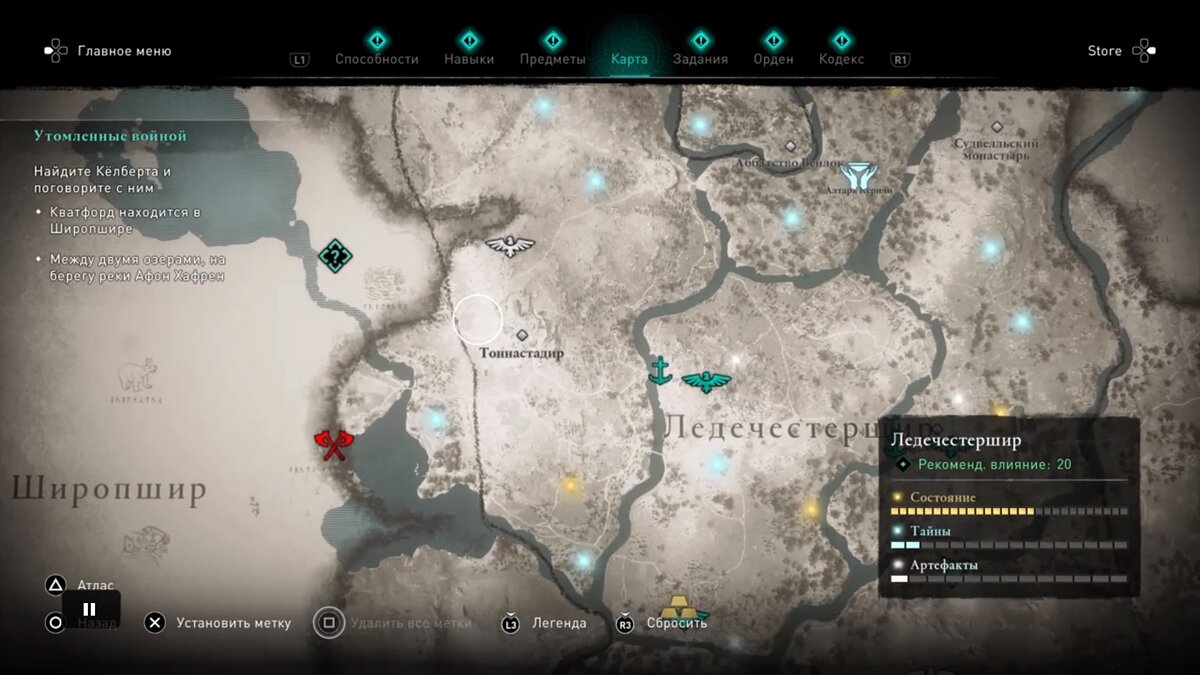Choose the white eagle viewpoint near Тоннастадир
1200x675 pixels.
510,245
